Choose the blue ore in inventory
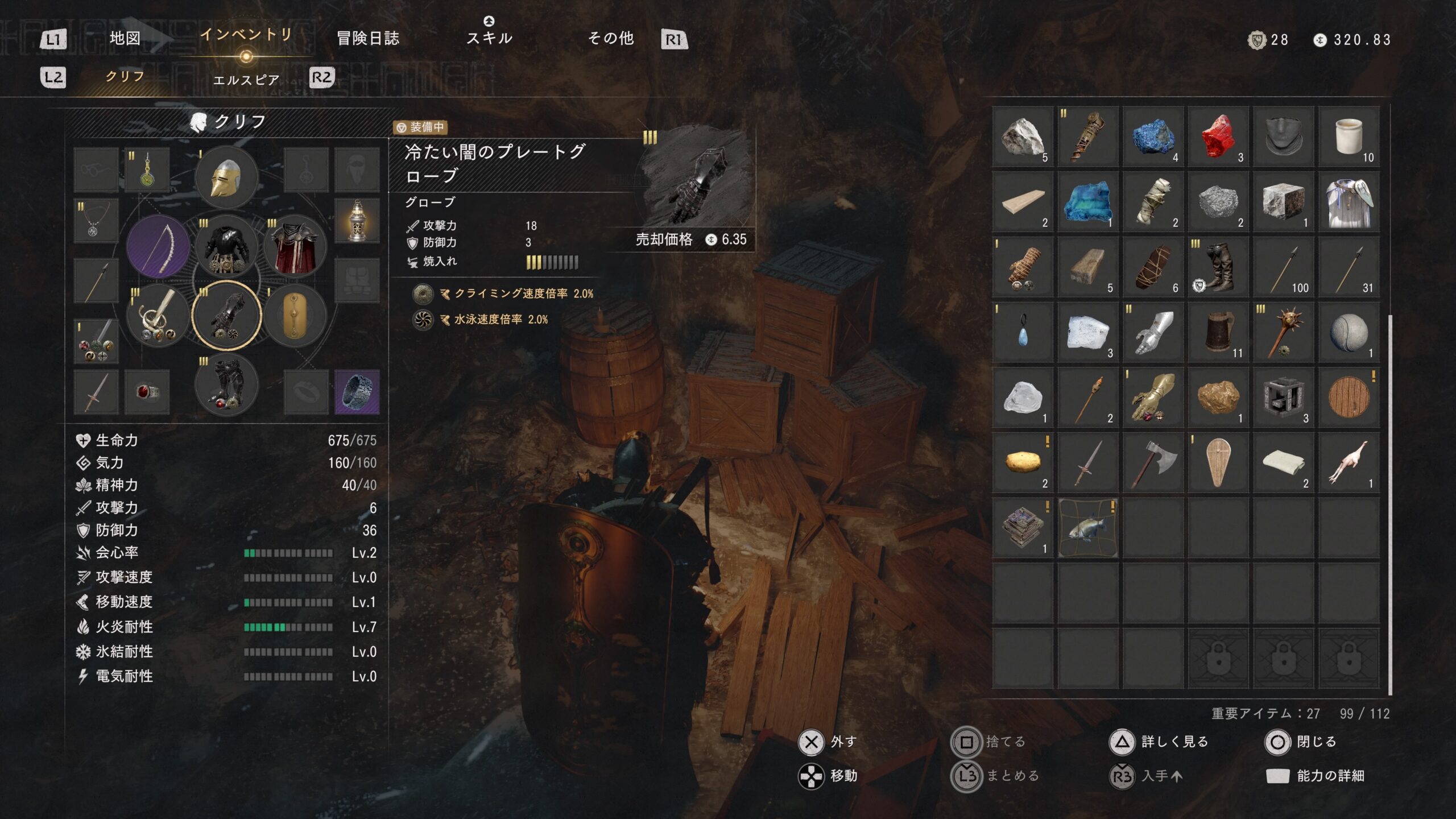This screenshot has height=819, width=1456. (x=1153, y=136)
